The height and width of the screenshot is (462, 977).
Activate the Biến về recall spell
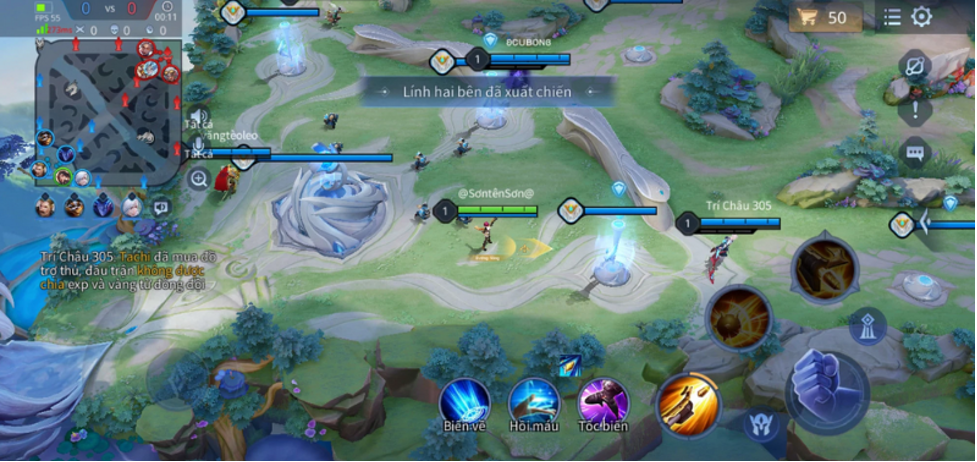464,401
